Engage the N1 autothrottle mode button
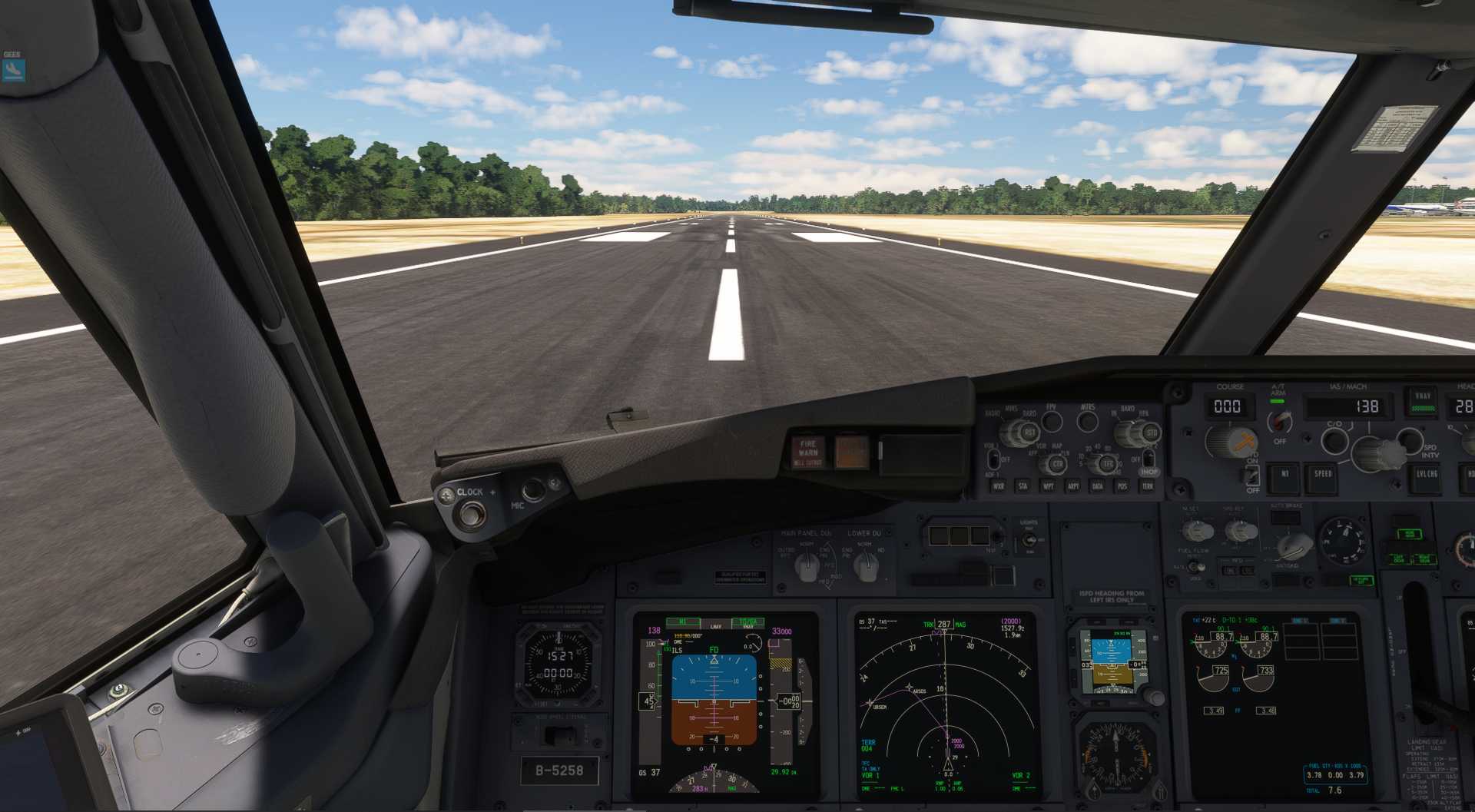This screenshot has height=812, width=1475. pyautogui.click(x=1284, y=474)
